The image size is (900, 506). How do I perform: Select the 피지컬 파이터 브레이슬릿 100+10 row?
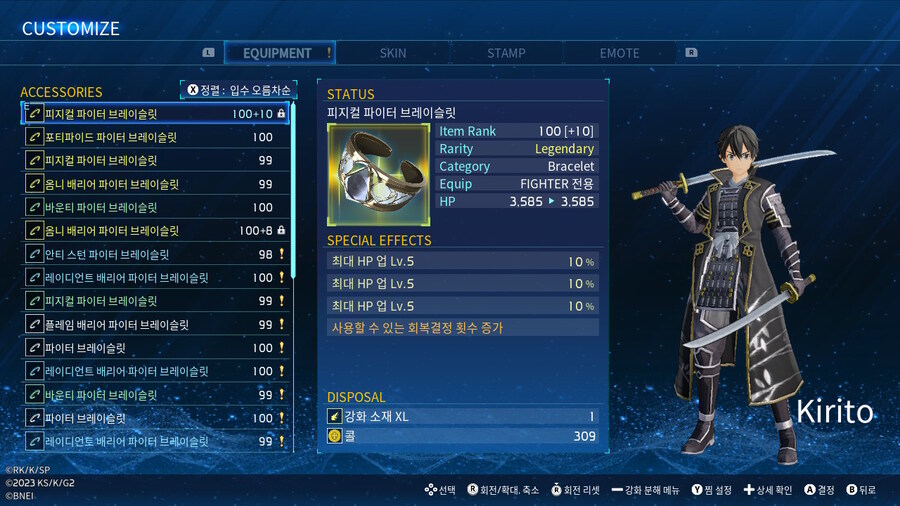click(156, 114)
